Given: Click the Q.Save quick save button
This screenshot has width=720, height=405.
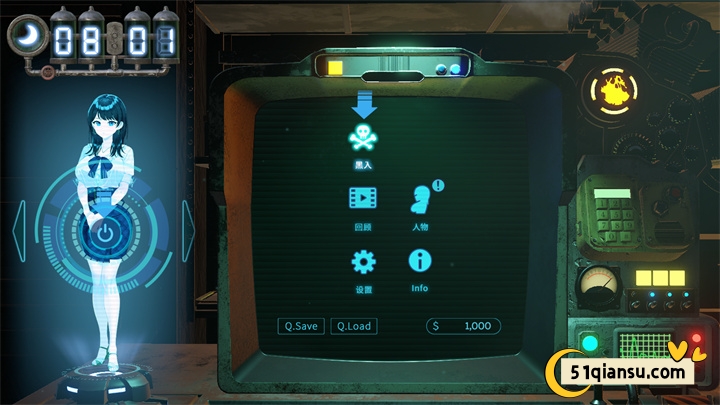Looking at the screenshot, I should 301,326.
